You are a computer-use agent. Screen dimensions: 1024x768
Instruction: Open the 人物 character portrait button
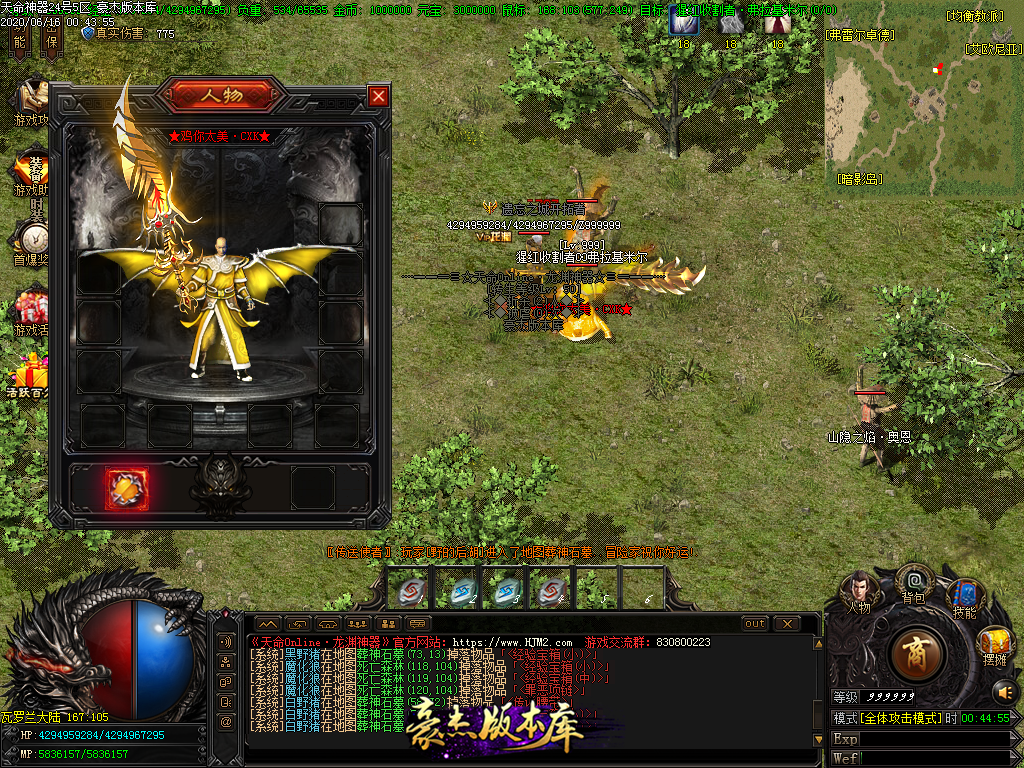[858, 590]
